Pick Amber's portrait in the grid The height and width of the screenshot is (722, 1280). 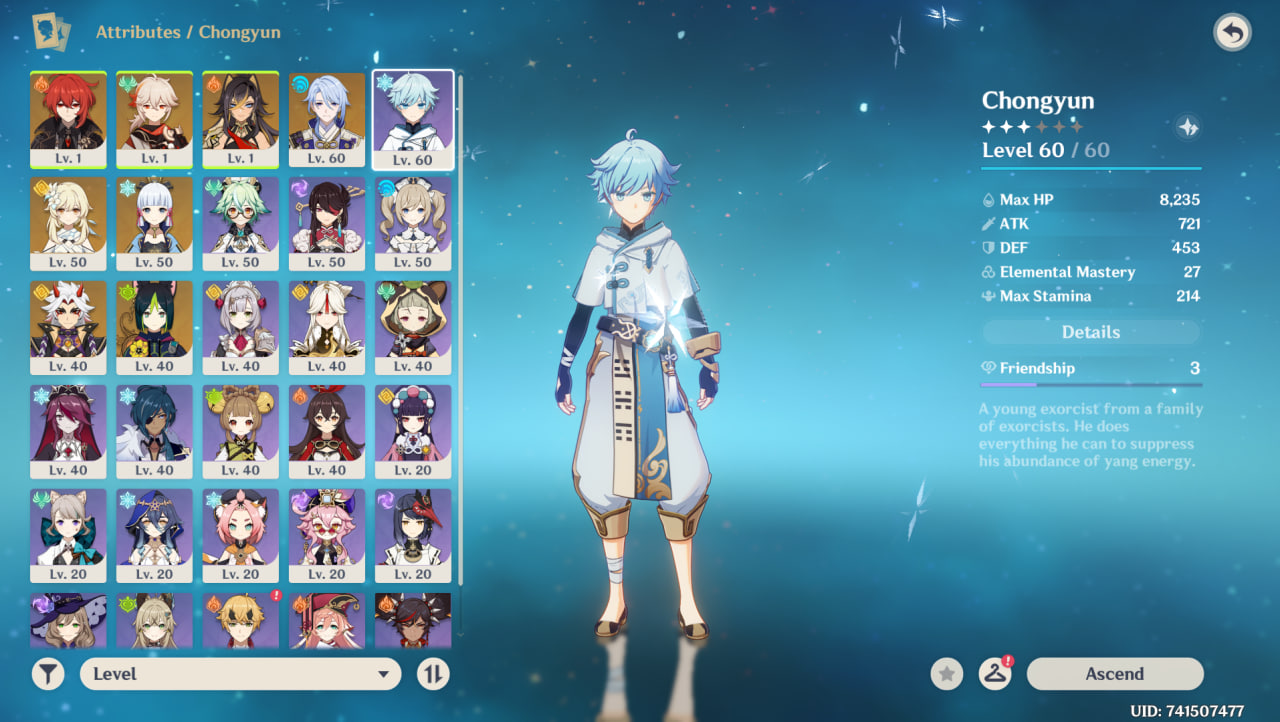coord(326,430)
